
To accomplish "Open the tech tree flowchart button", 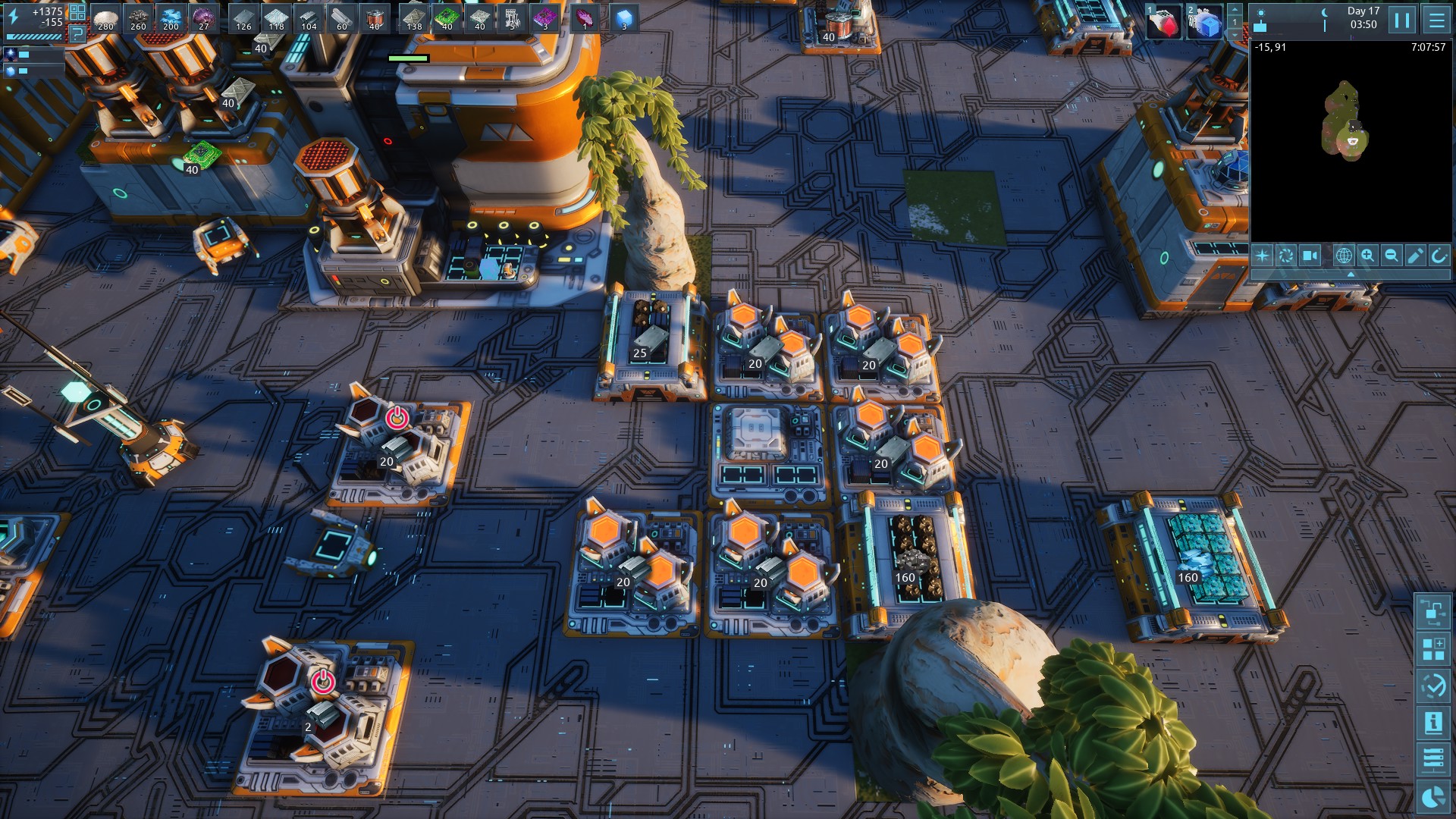I will tap(1432, 611).
